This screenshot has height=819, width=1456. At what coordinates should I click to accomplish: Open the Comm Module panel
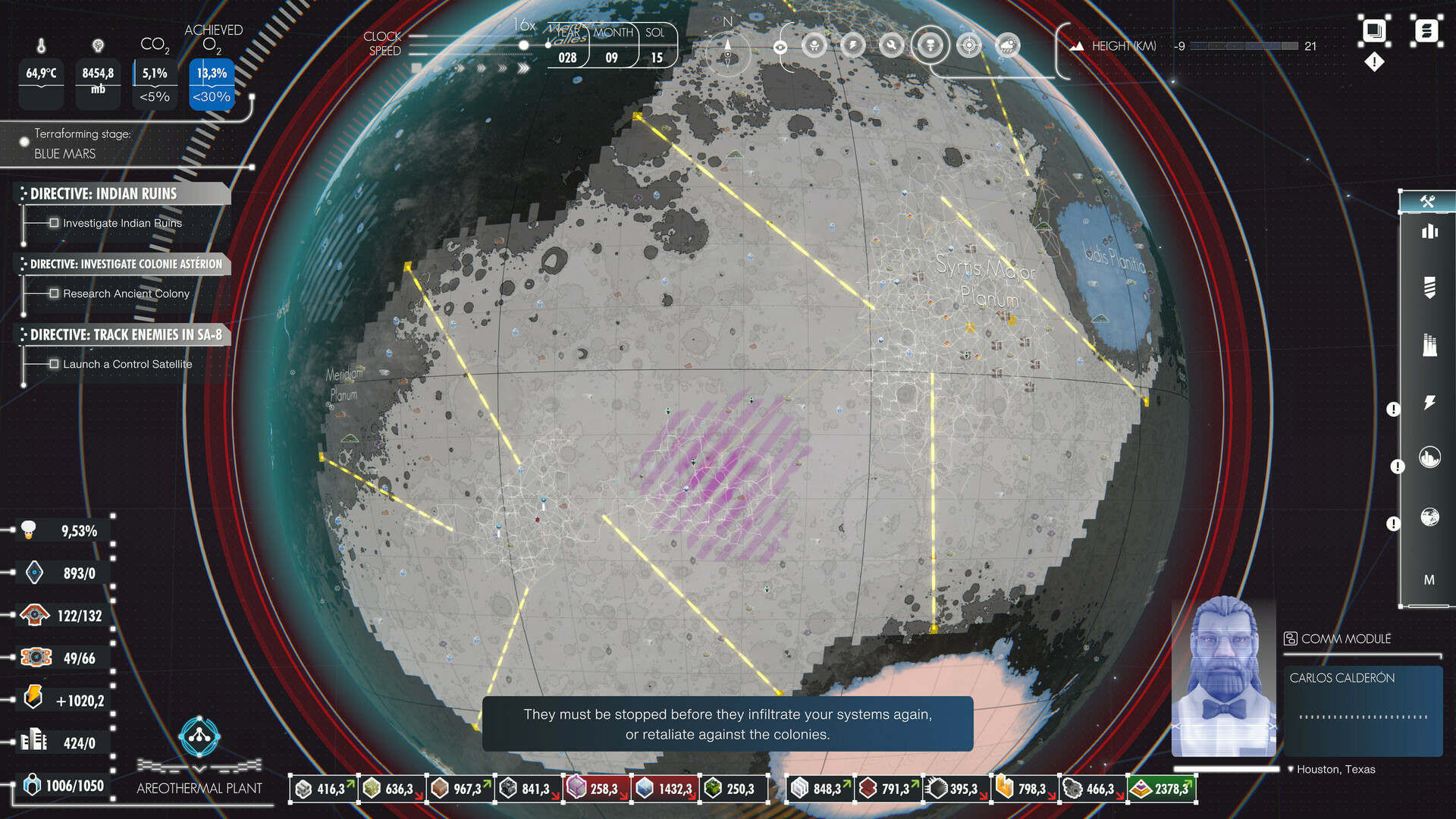point(1338,639)
